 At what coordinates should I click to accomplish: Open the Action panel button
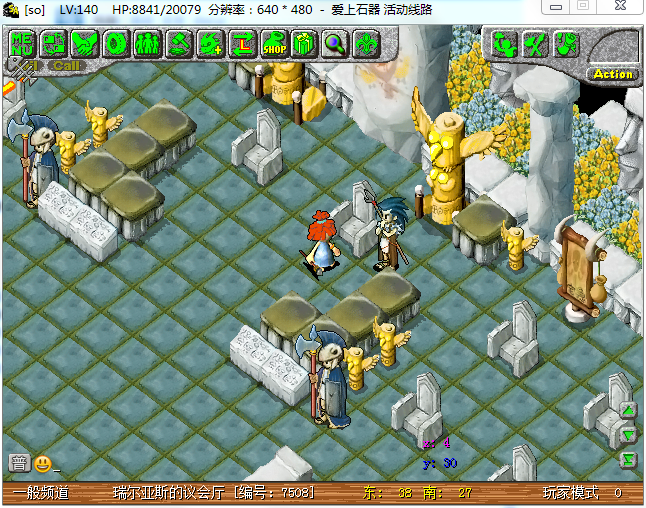point(612,73)
